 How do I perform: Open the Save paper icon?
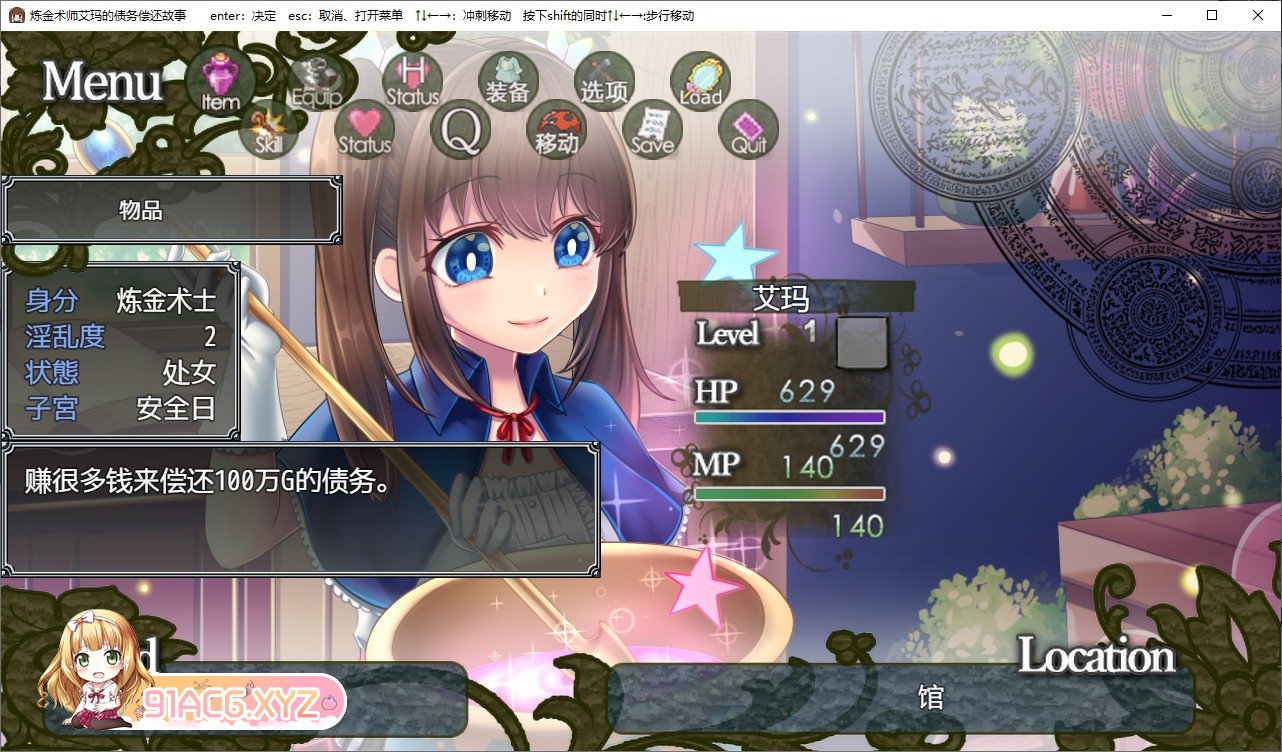652,130
